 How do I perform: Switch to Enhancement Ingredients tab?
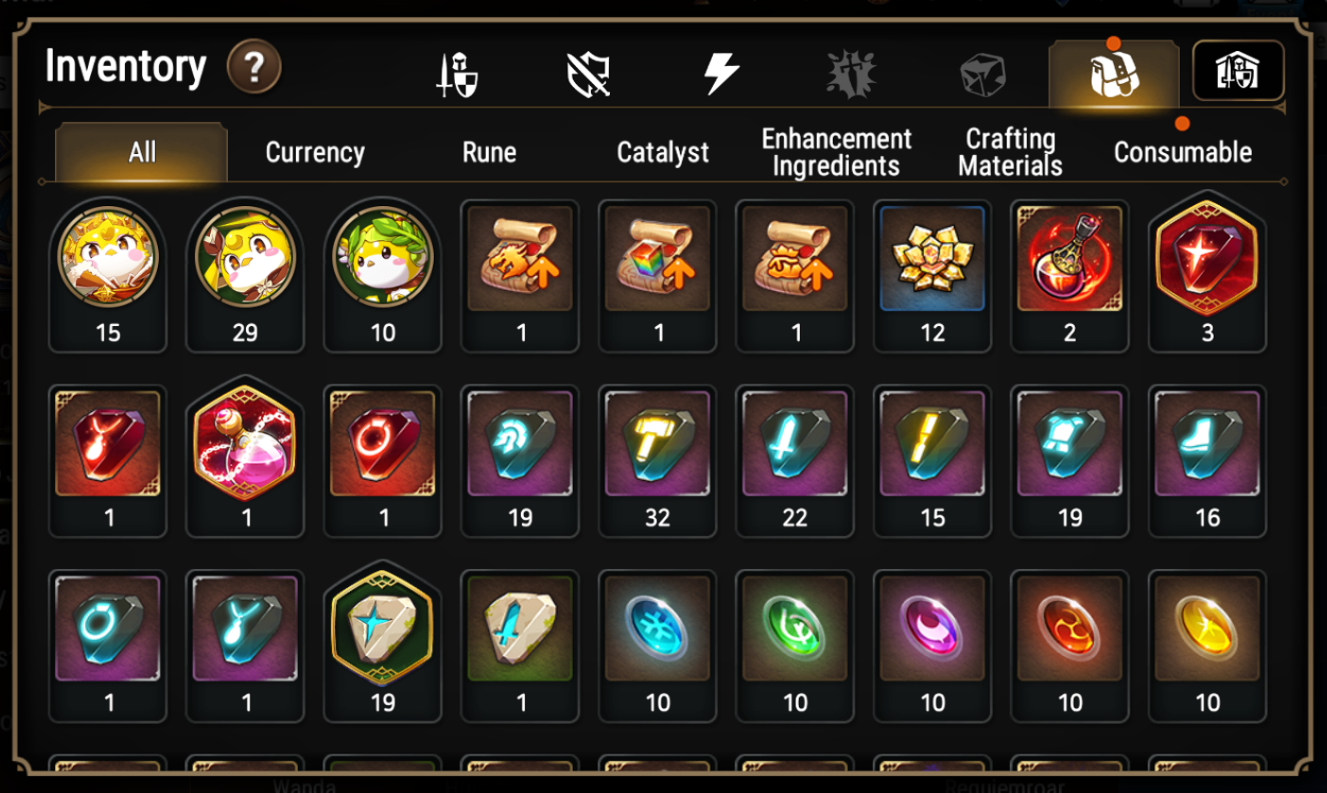(x=836, y=152)
